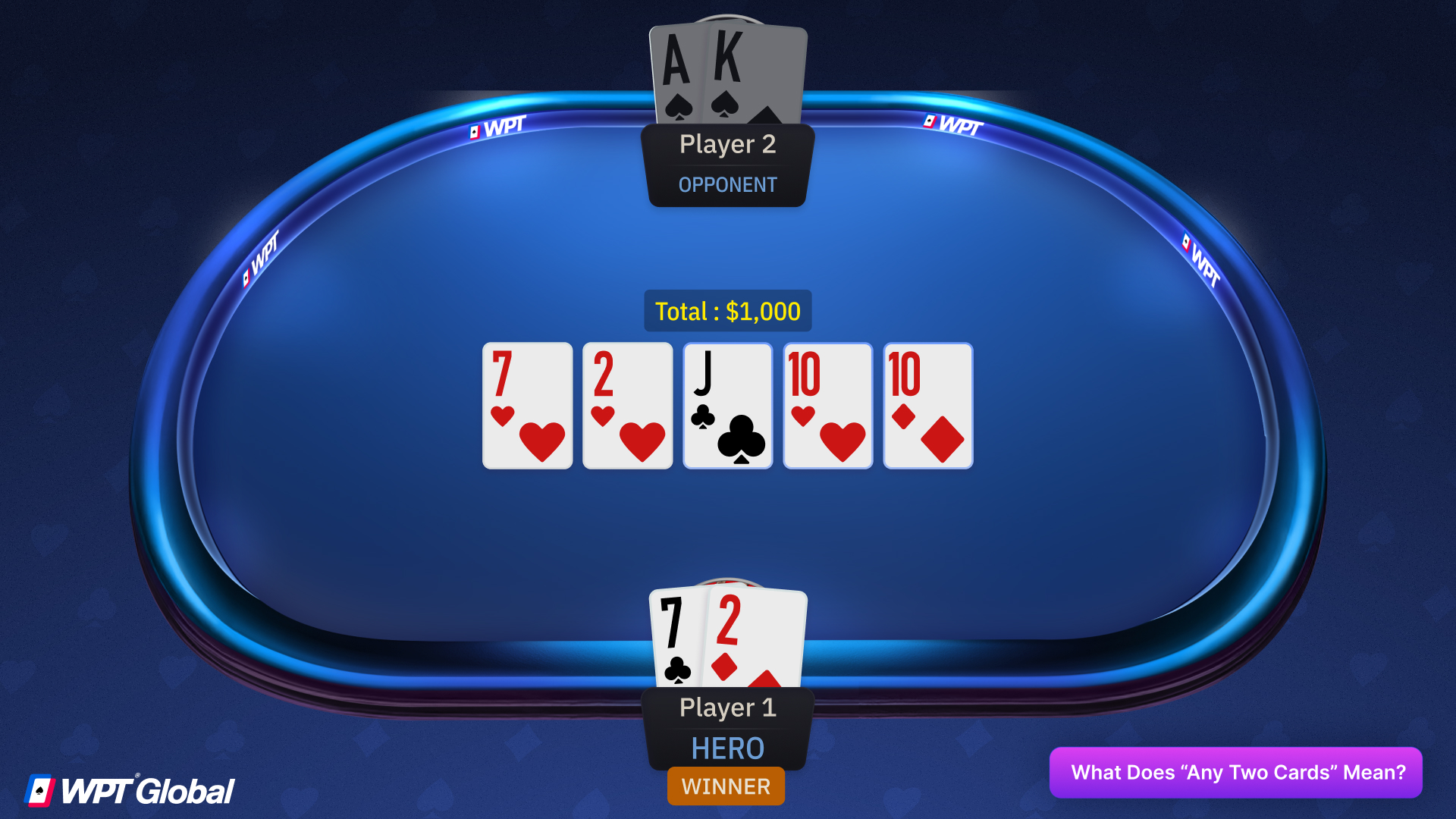Select the 10 of diamonds community card
This screenshot has height=819, width=1456.
click(927, 406)
